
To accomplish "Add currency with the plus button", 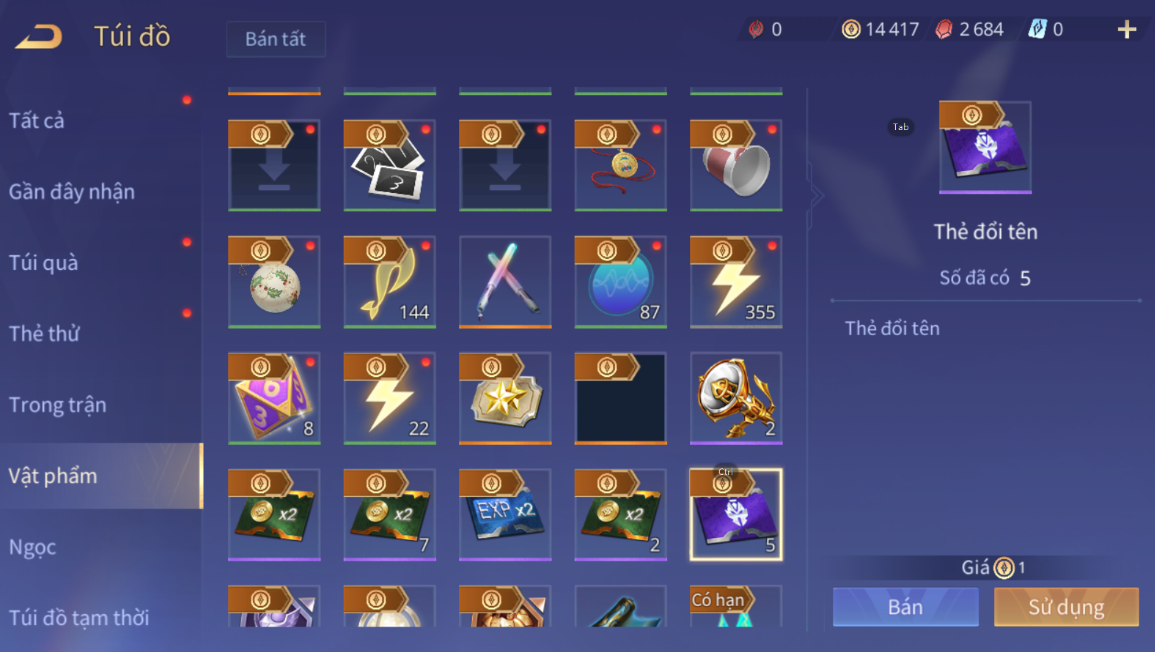I will (1127, 30).
